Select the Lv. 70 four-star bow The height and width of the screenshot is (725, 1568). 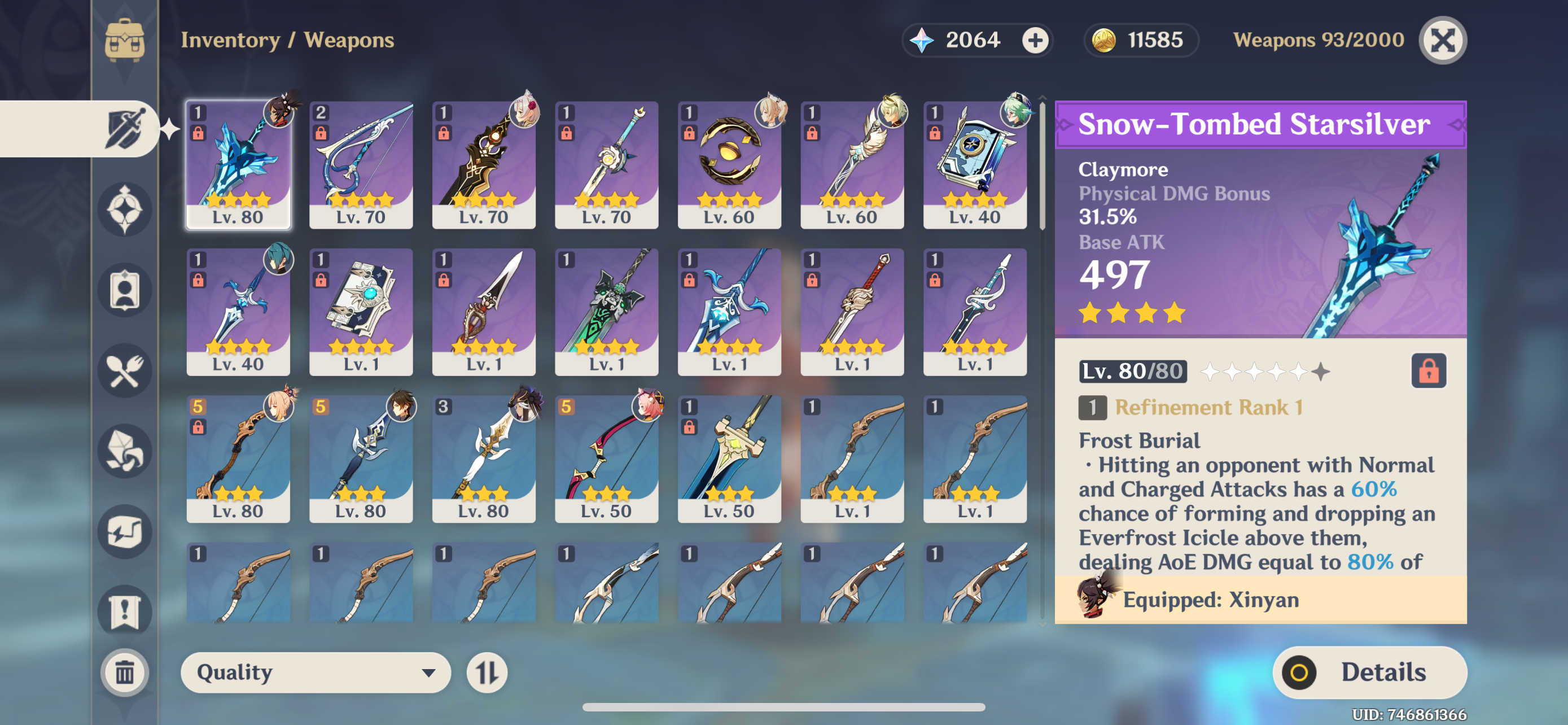[361, 164]
